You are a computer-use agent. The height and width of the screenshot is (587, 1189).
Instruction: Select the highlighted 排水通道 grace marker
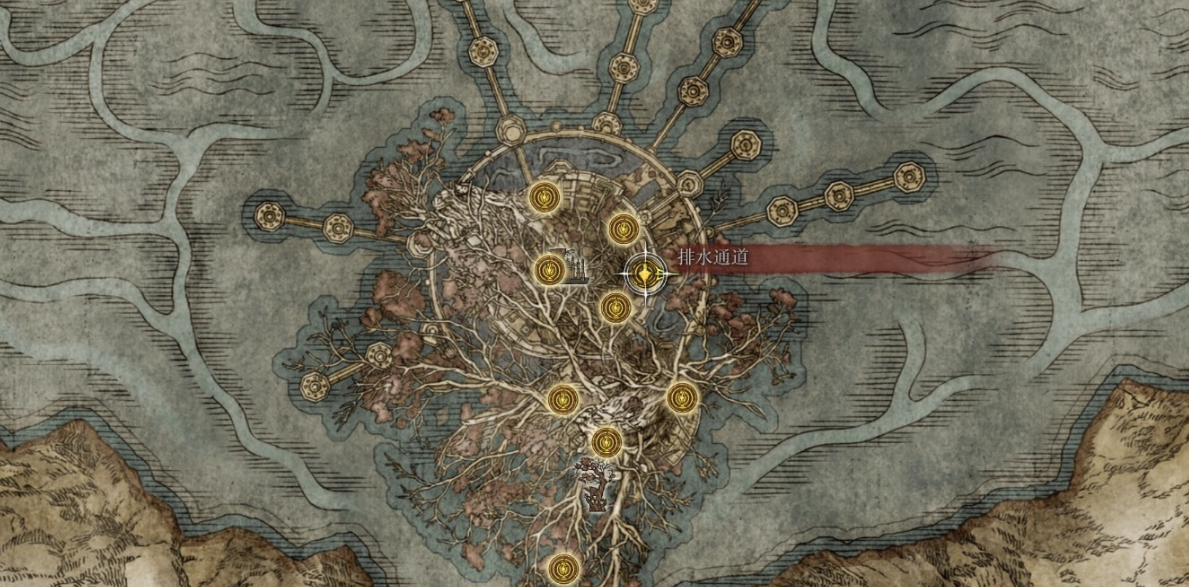pos(645,272)
